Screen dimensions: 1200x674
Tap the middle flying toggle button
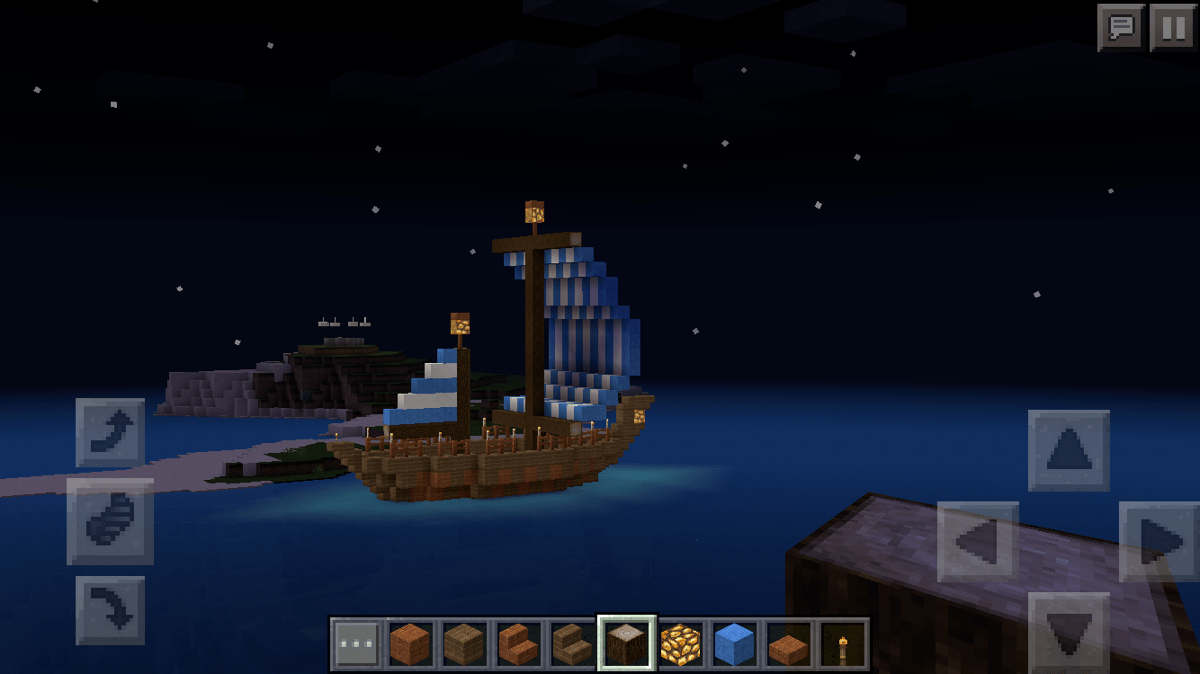point(110,521)
